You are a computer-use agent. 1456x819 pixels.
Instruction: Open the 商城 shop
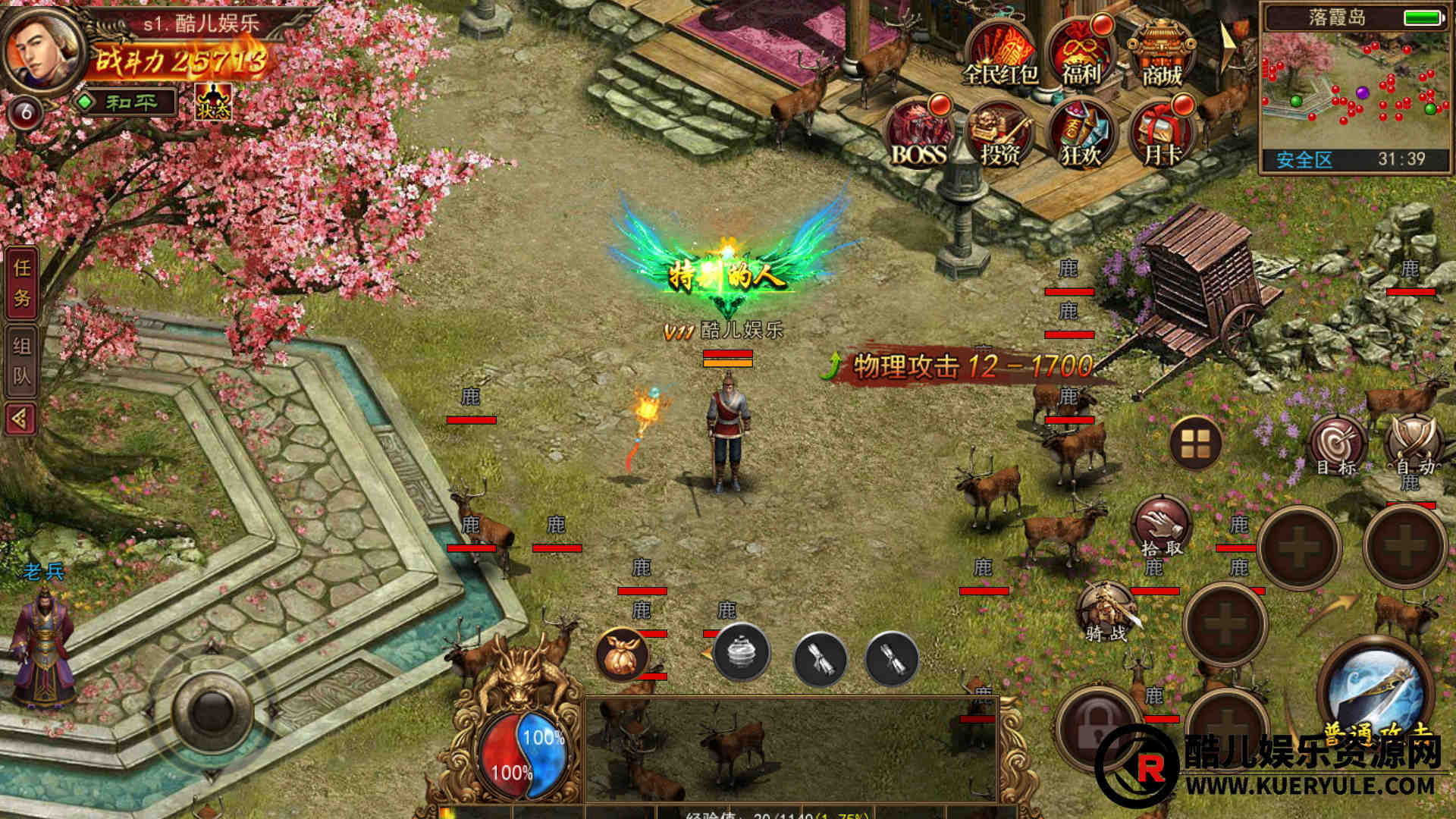pyautogui.click(x=1162, y=55)
